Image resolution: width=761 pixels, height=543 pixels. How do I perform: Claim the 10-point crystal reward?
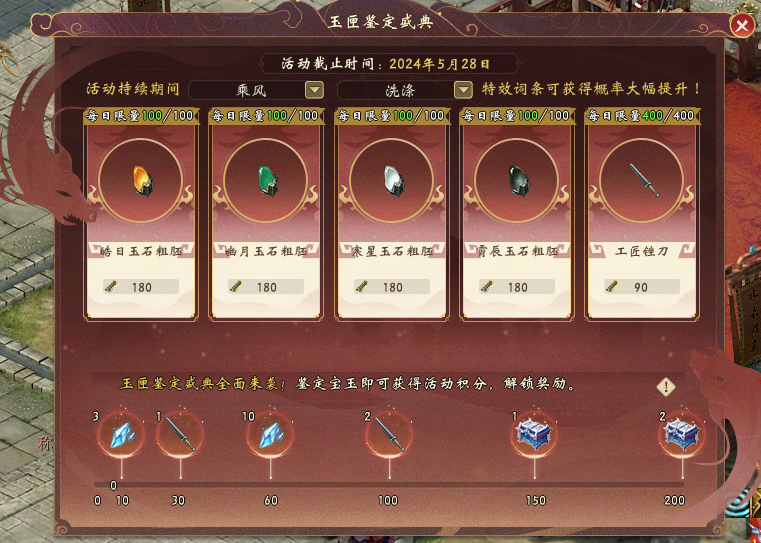coord(121,435)
